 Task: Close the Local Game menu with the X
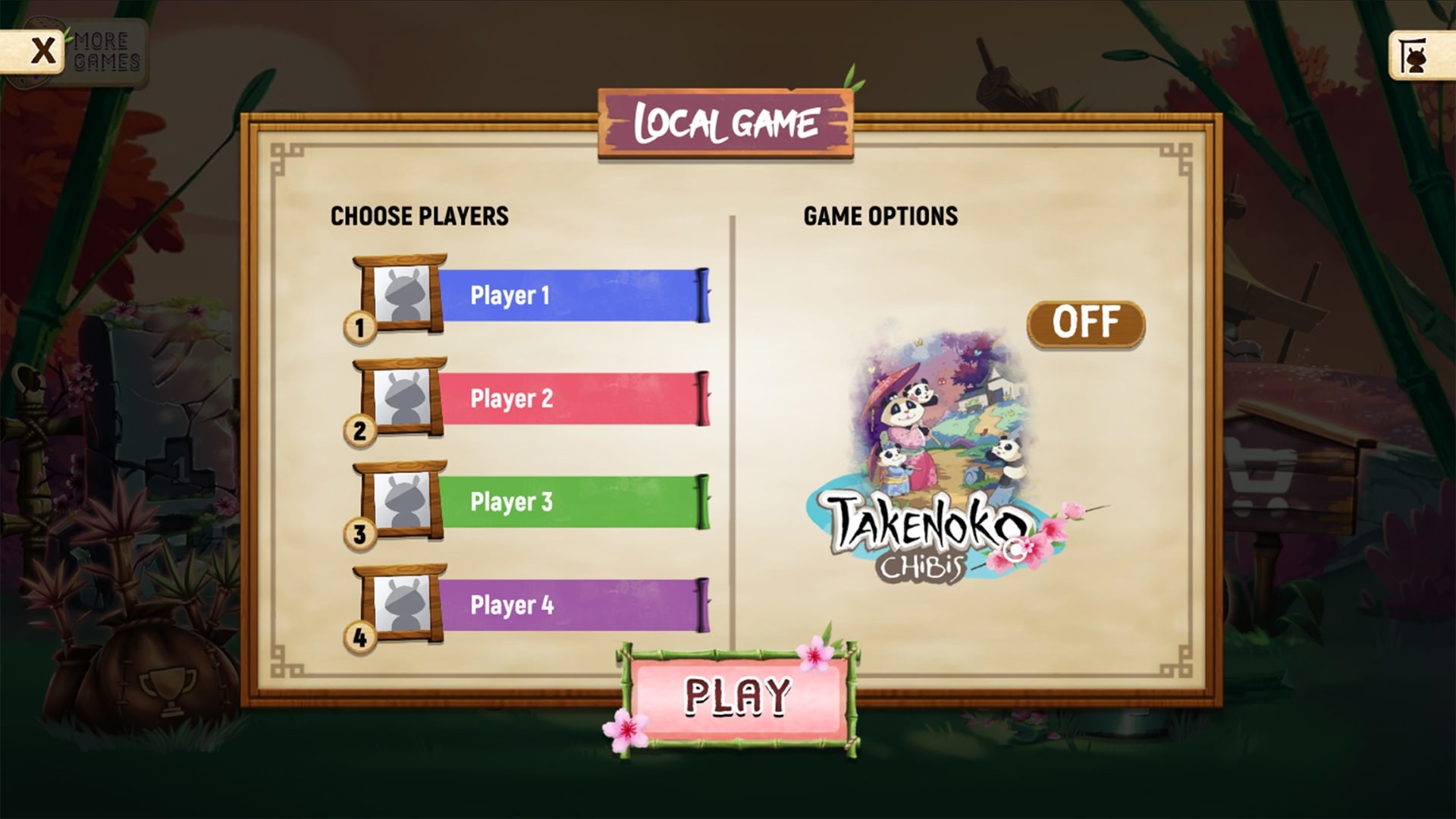42,49
